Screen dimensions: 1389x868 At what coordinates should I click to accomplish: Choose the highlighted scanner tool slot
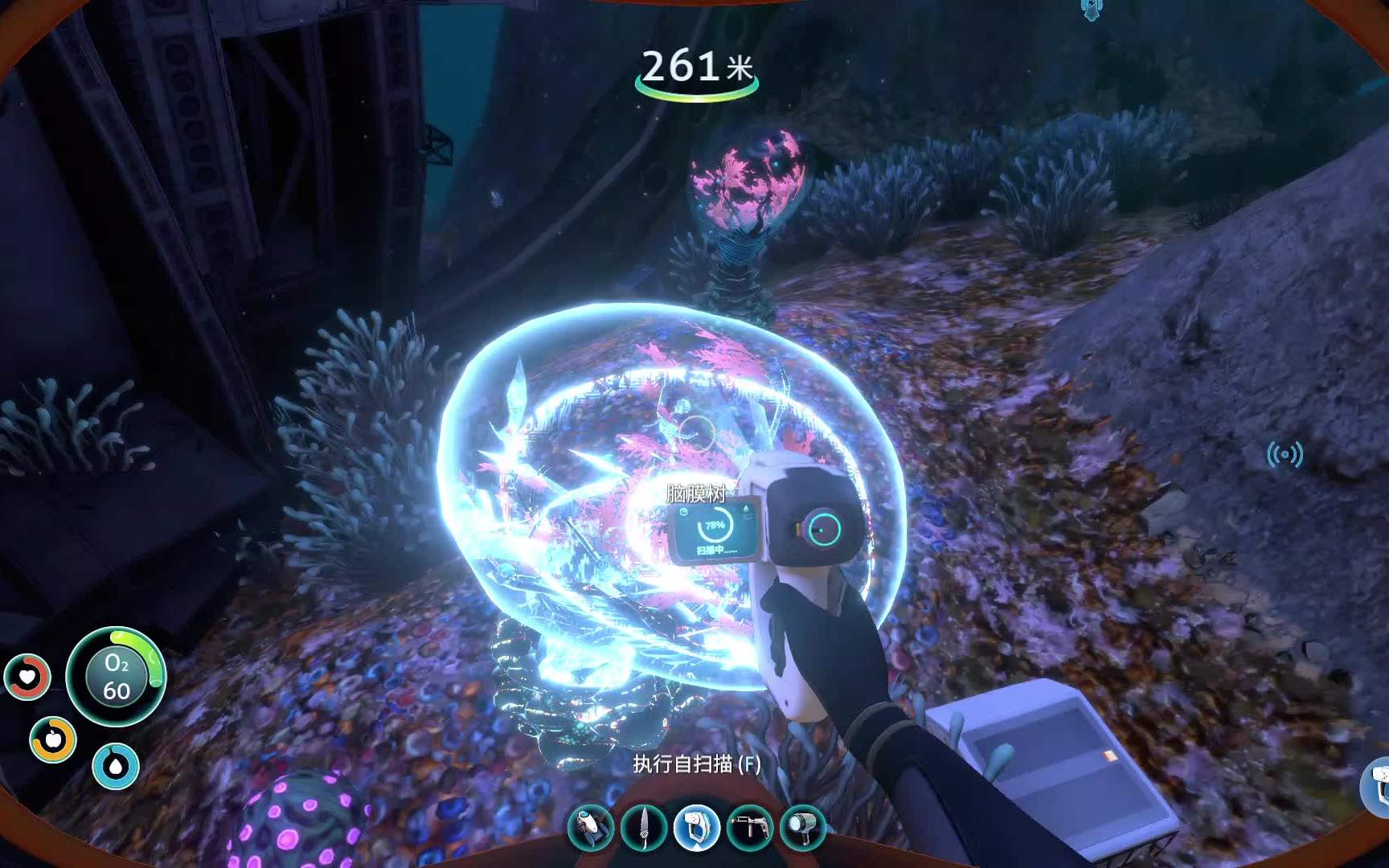pos(696,827)
